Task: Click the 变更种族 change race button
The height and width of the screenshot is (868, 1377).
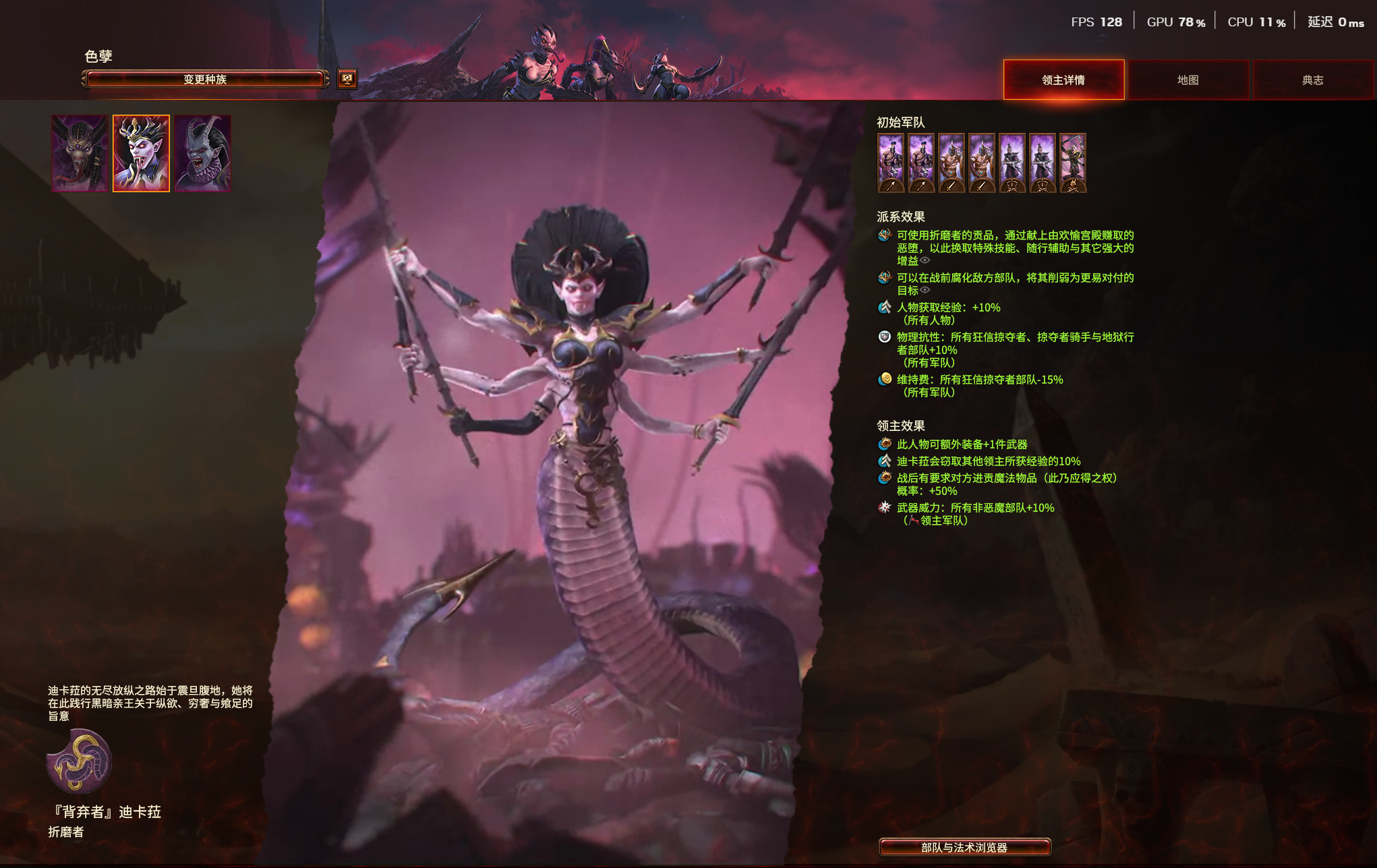Action: tap(205, 80)
